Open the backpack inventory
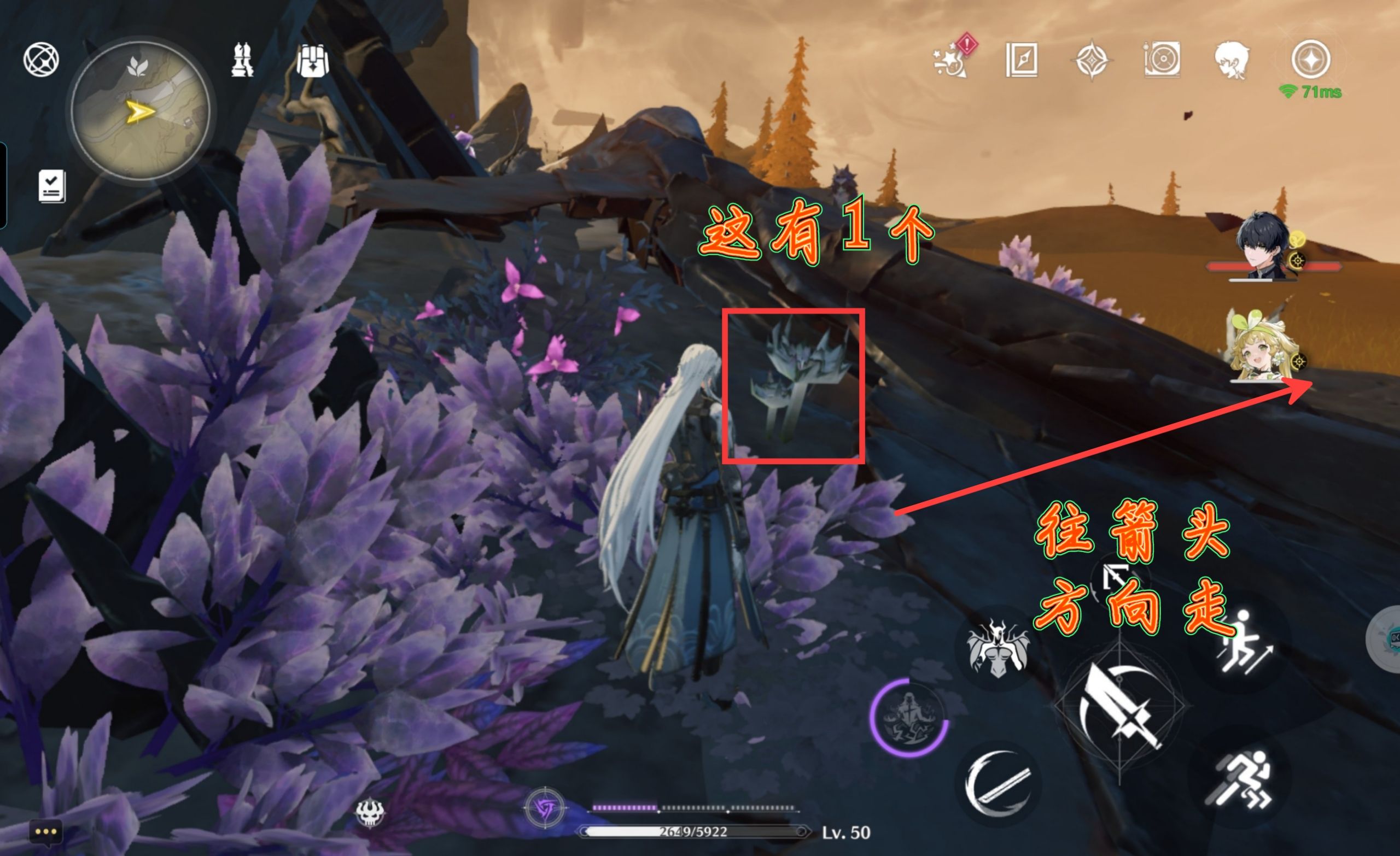The width and height of the screenshot is (1400, 856). pyautogui.click(x=312, y=60)
